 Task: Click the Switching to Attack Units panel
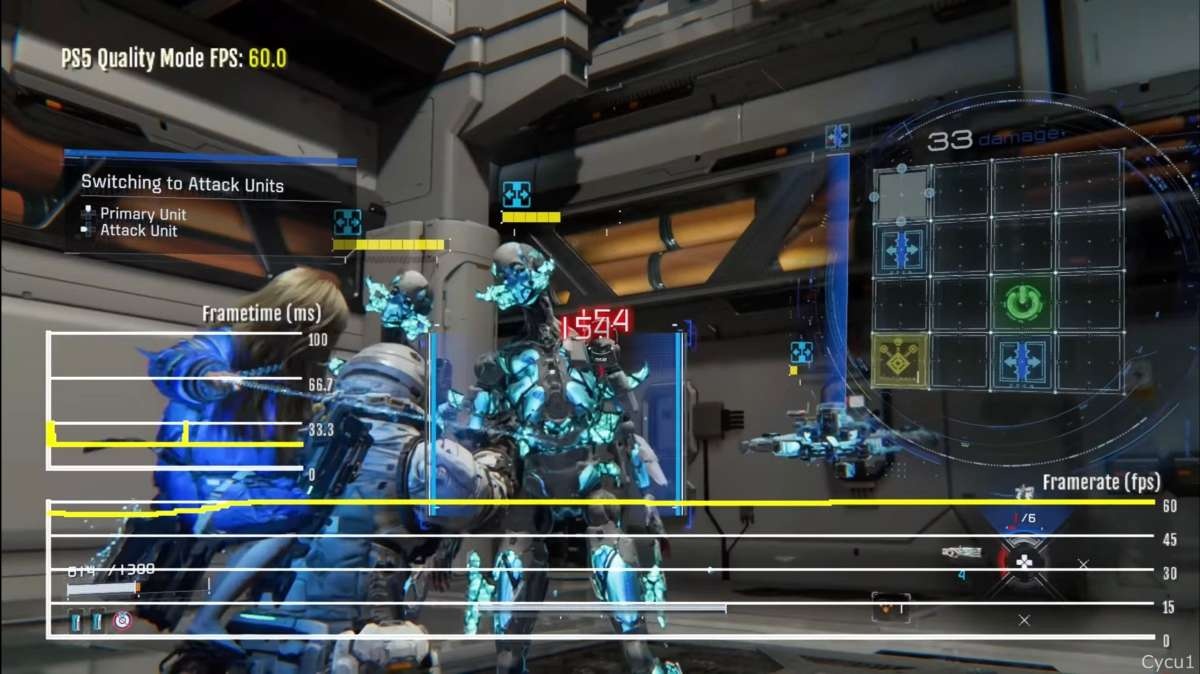click(x=210, y=206)
